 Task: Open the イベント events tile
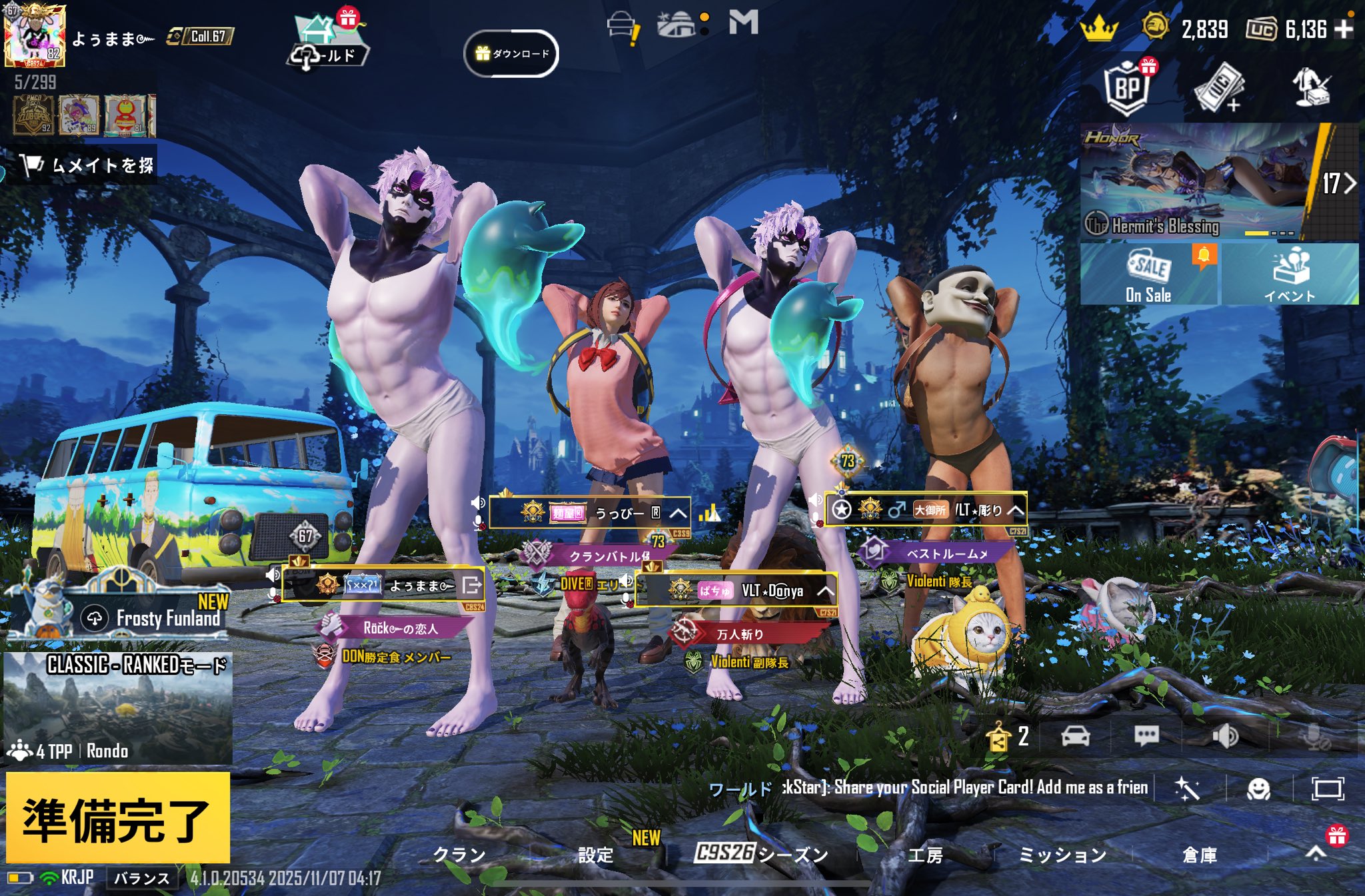tap(1290, 274)
